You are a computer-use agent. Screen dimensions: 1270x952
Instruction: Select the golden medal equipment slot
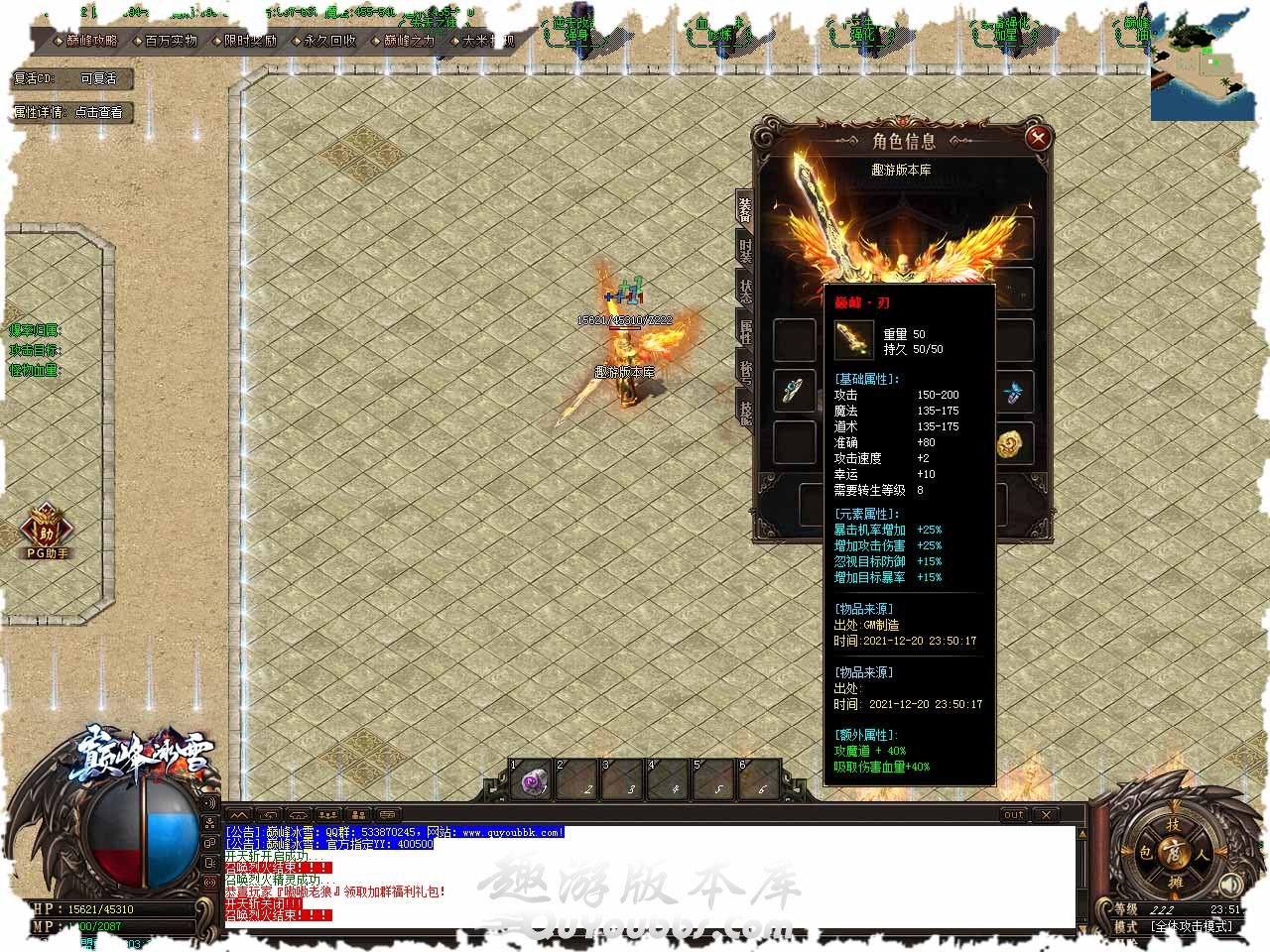(x=1013, y=442)
